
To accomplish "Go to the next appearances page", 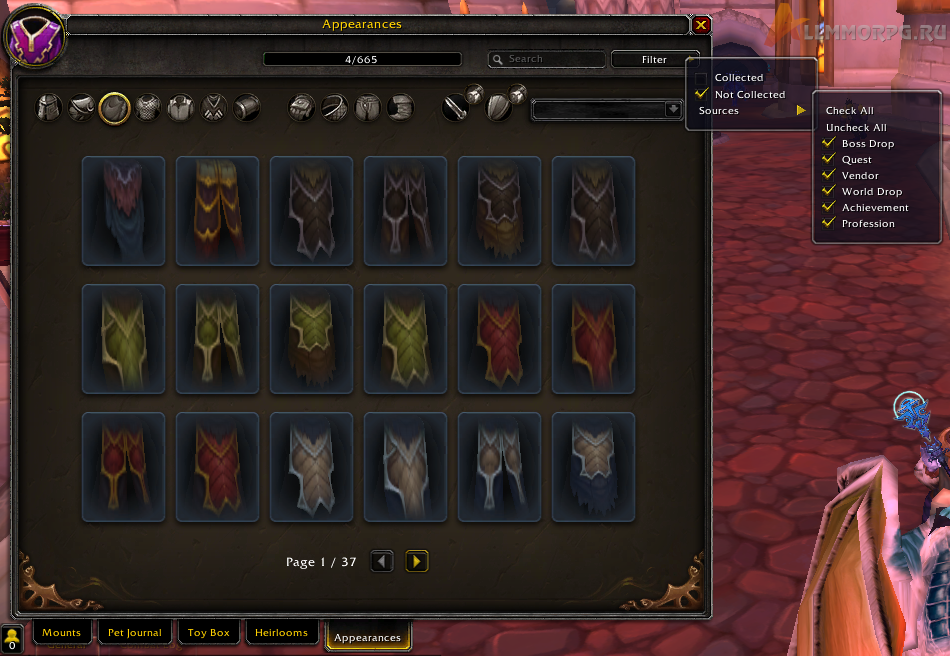I will tap(417, 562).
